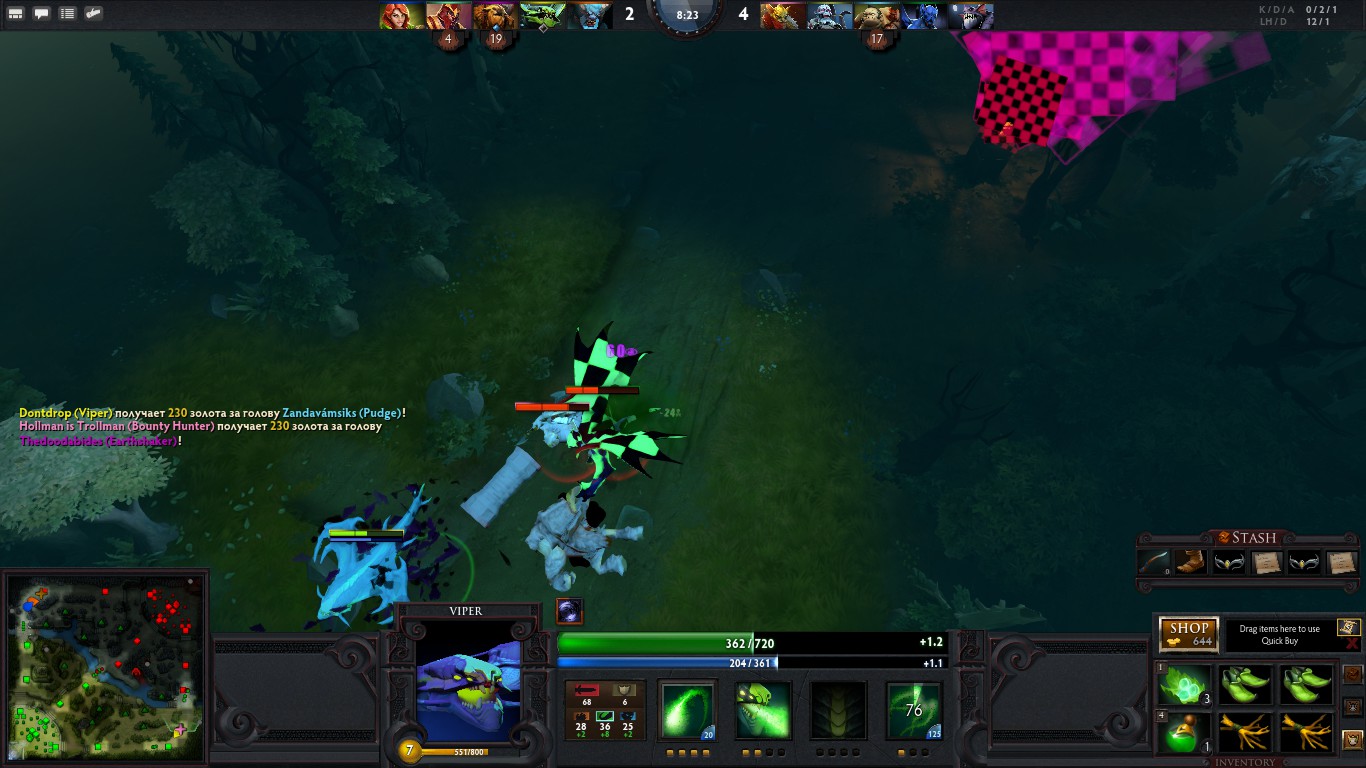The height and width of the screenshot is (768, 1366).
Task: Clear Quick Buy with the red X
Action: click(1352, 645)
